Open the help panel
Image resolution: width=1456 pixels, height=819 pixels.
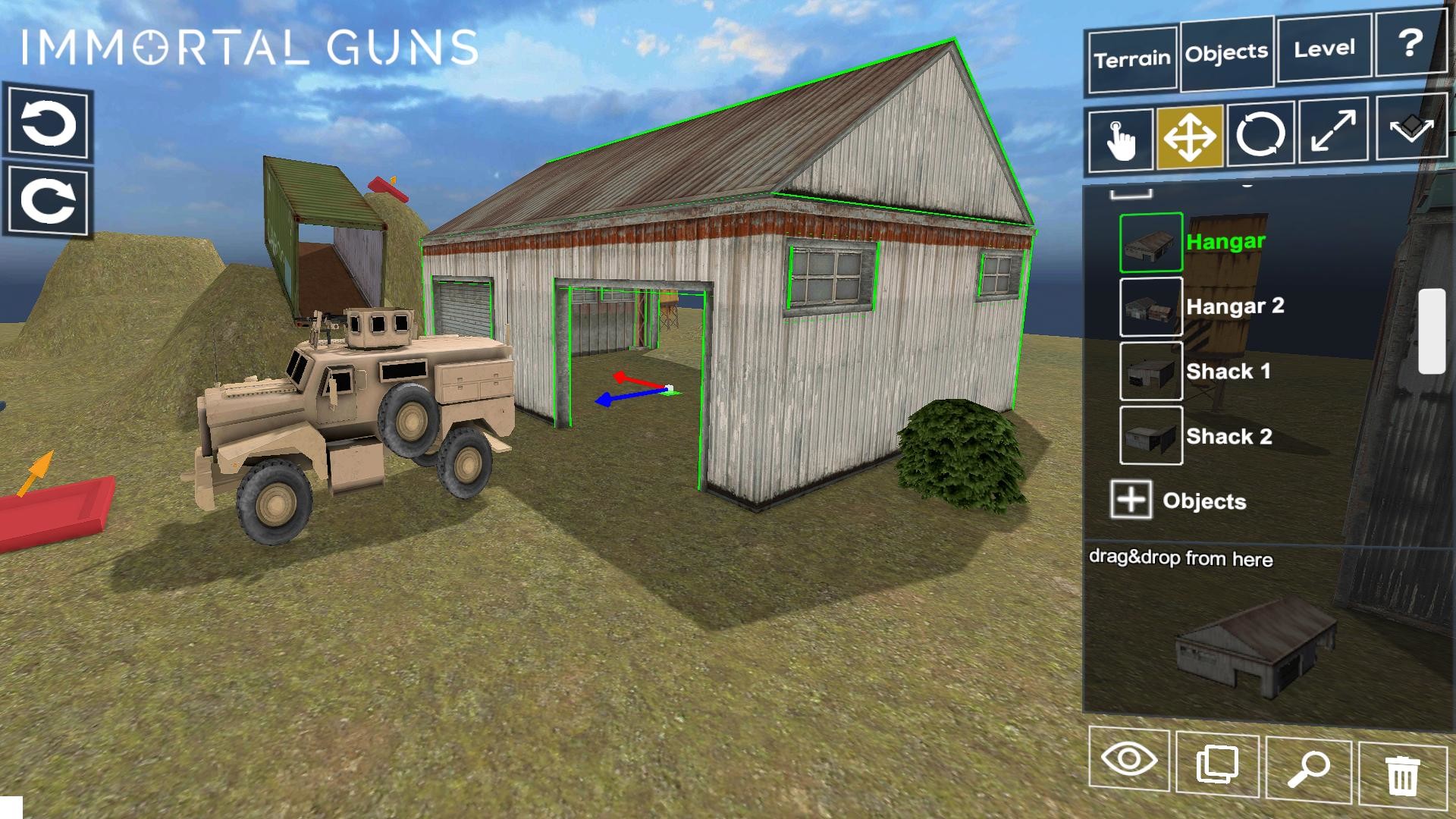[x=1411, y=44]
